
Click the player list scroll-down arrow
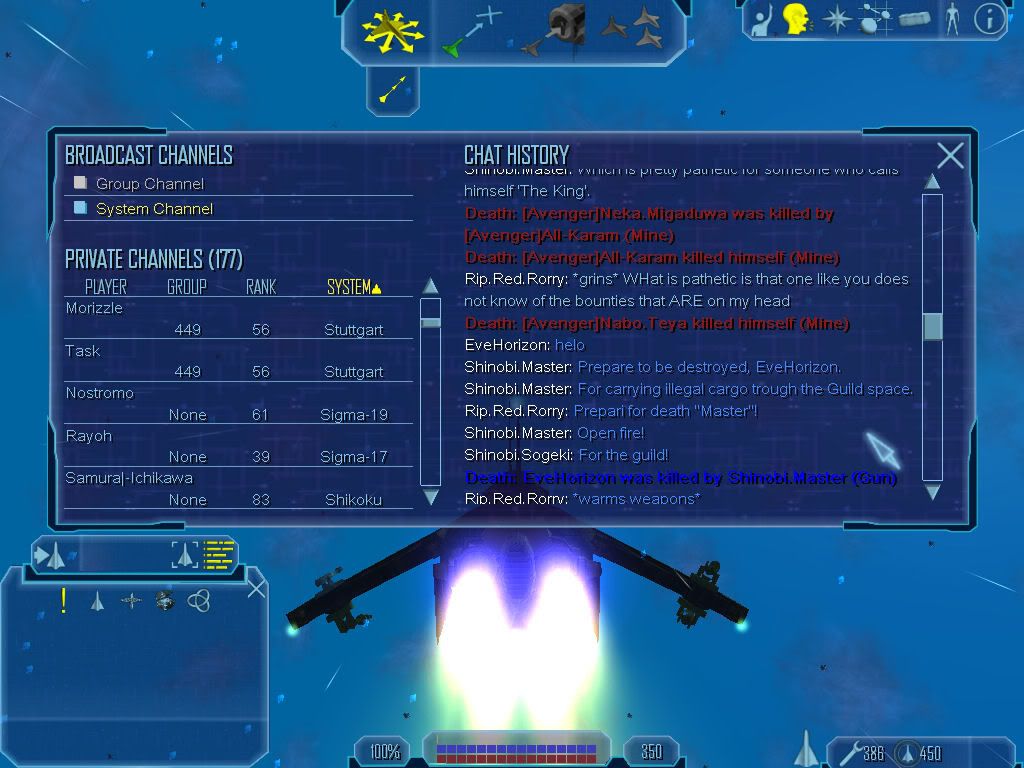[x=431, y=496]
